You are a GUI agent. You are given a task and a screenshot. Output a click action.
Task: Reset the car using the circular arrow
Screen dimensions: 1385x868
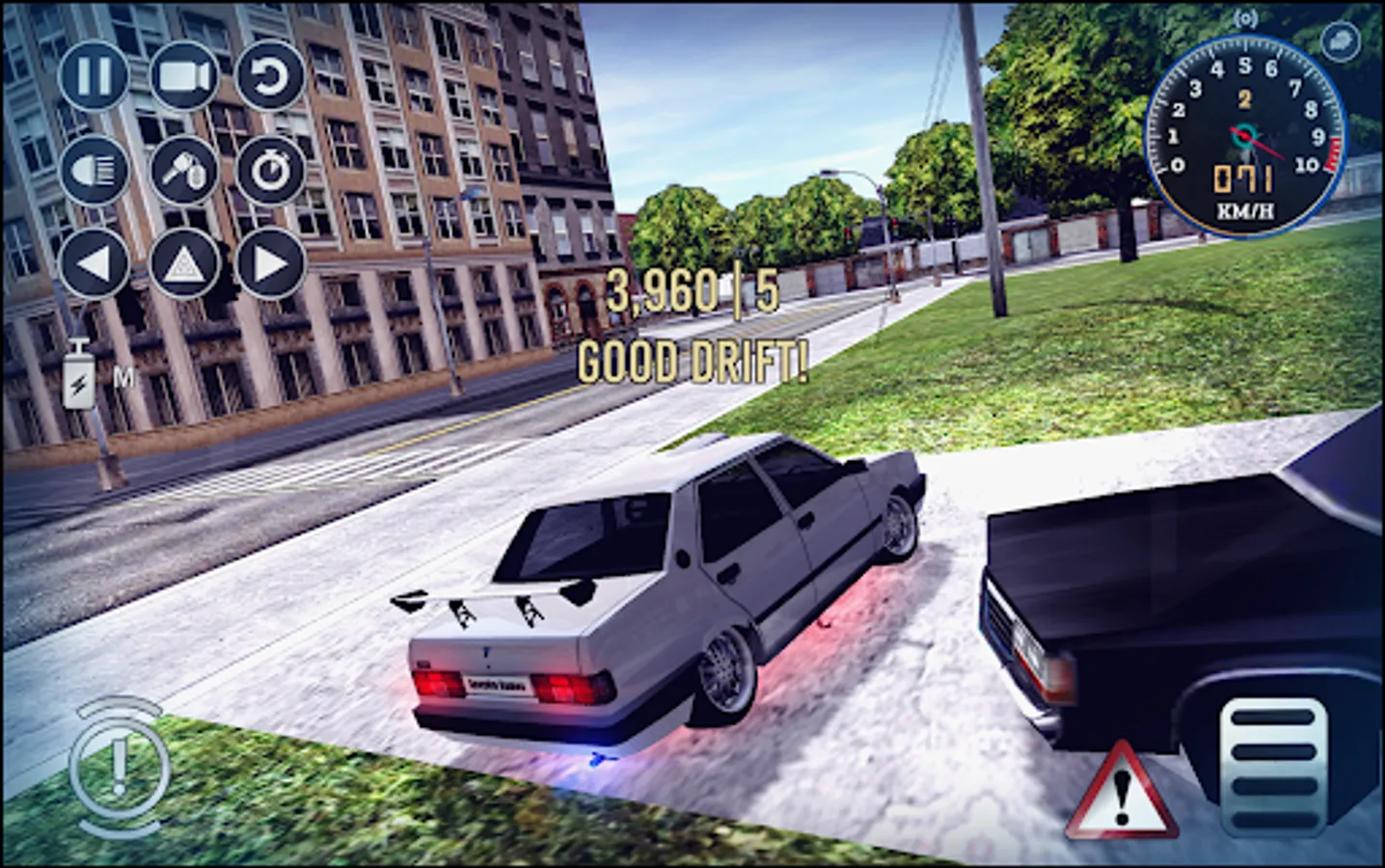[271, 77]
